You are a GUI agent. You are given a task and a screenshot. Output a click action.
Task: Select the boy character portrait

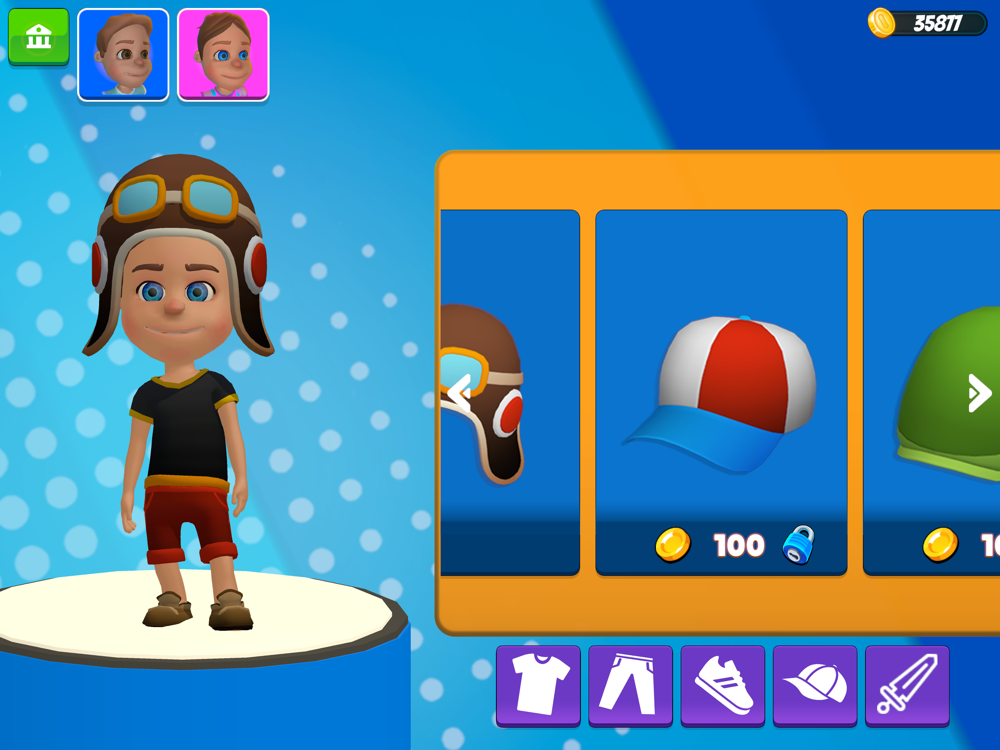point(123,55)
